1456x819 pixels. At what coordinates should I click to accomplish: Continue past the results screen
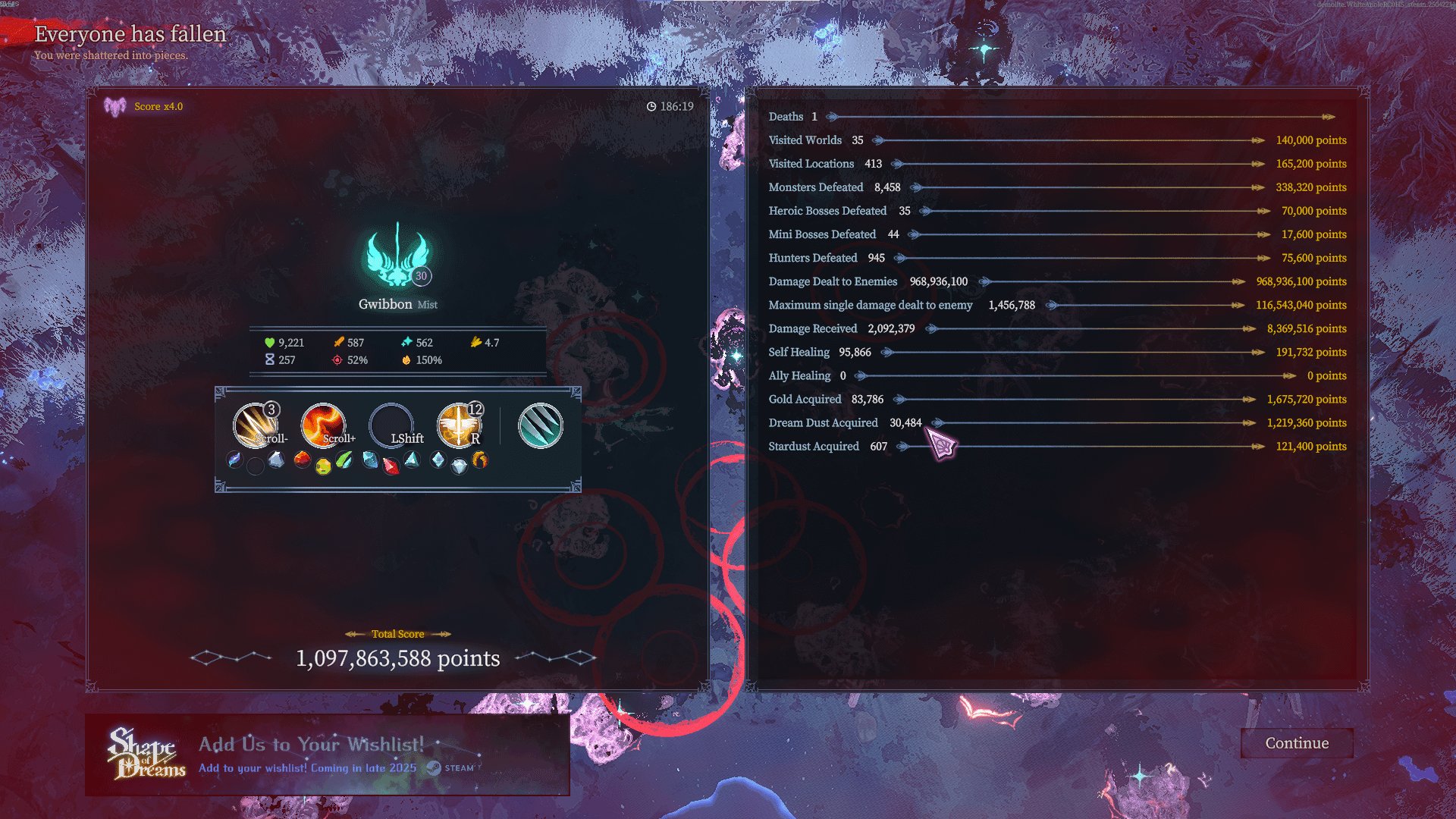pos(1297,743)
